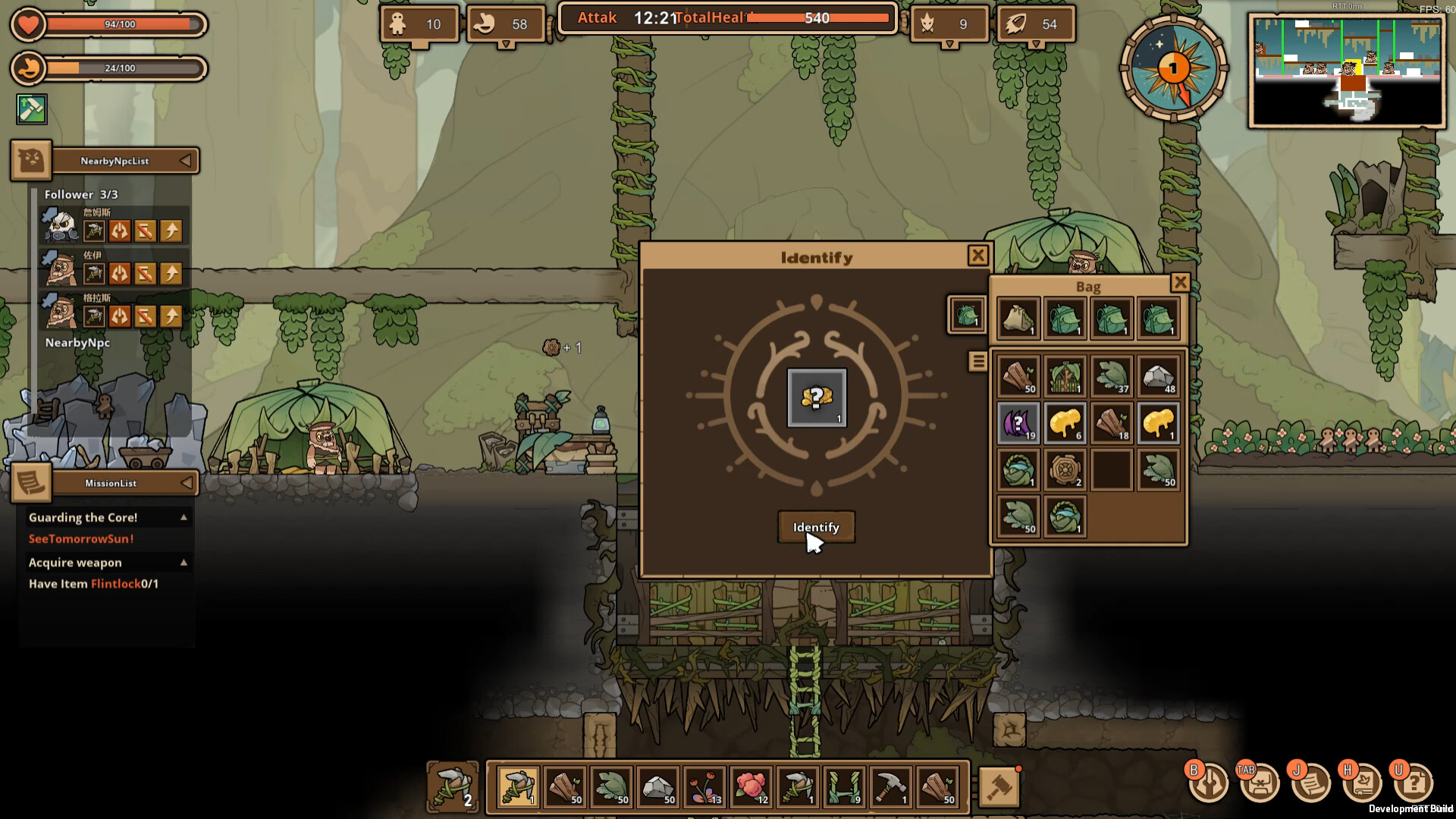The height and width of the screenshot is (819, 1456).
Task: Select the unidentified purple item in the Bag
Action: (1017, 422)
